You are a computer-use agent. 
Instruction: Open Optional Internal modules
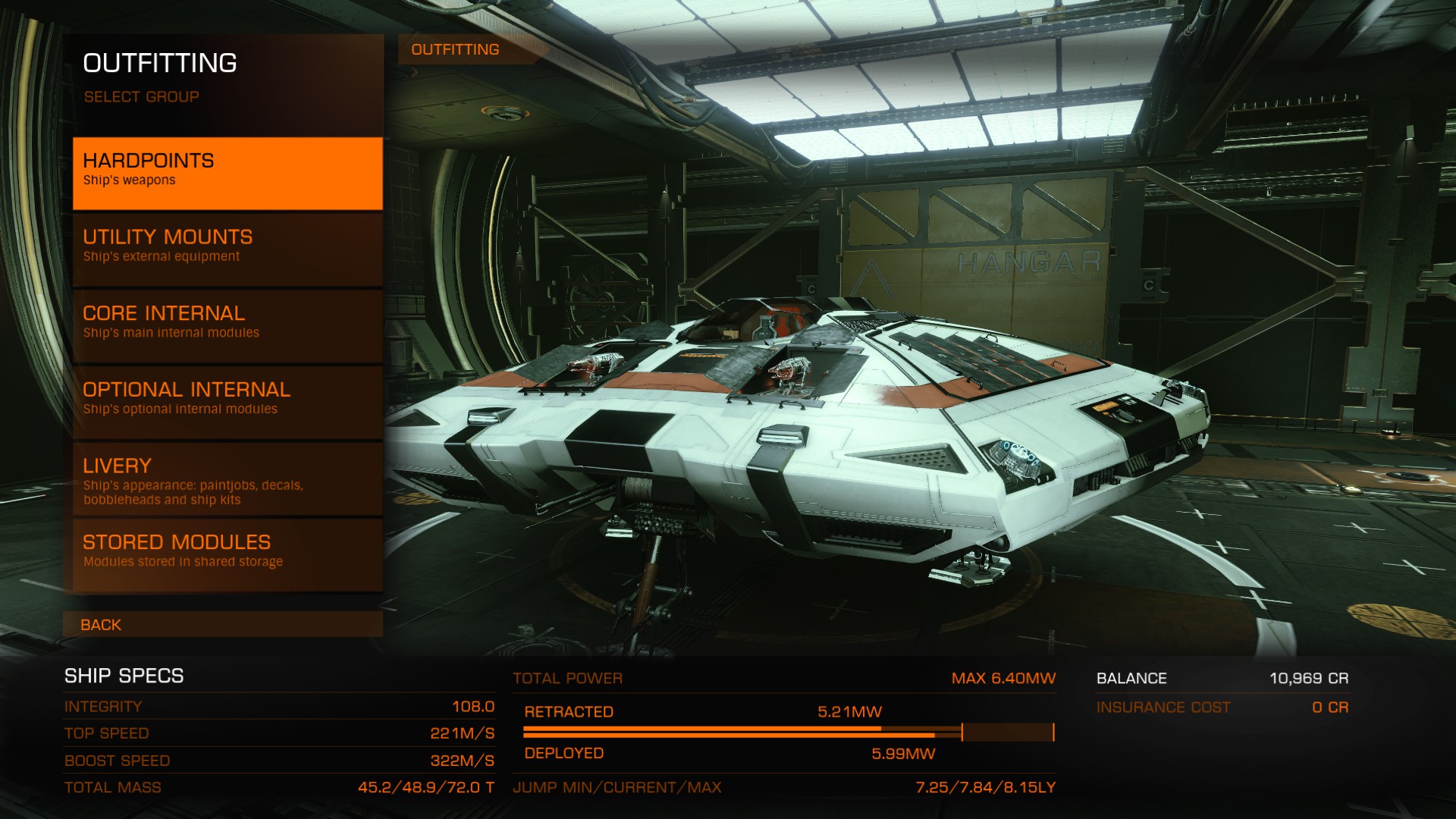pos(227,401)
